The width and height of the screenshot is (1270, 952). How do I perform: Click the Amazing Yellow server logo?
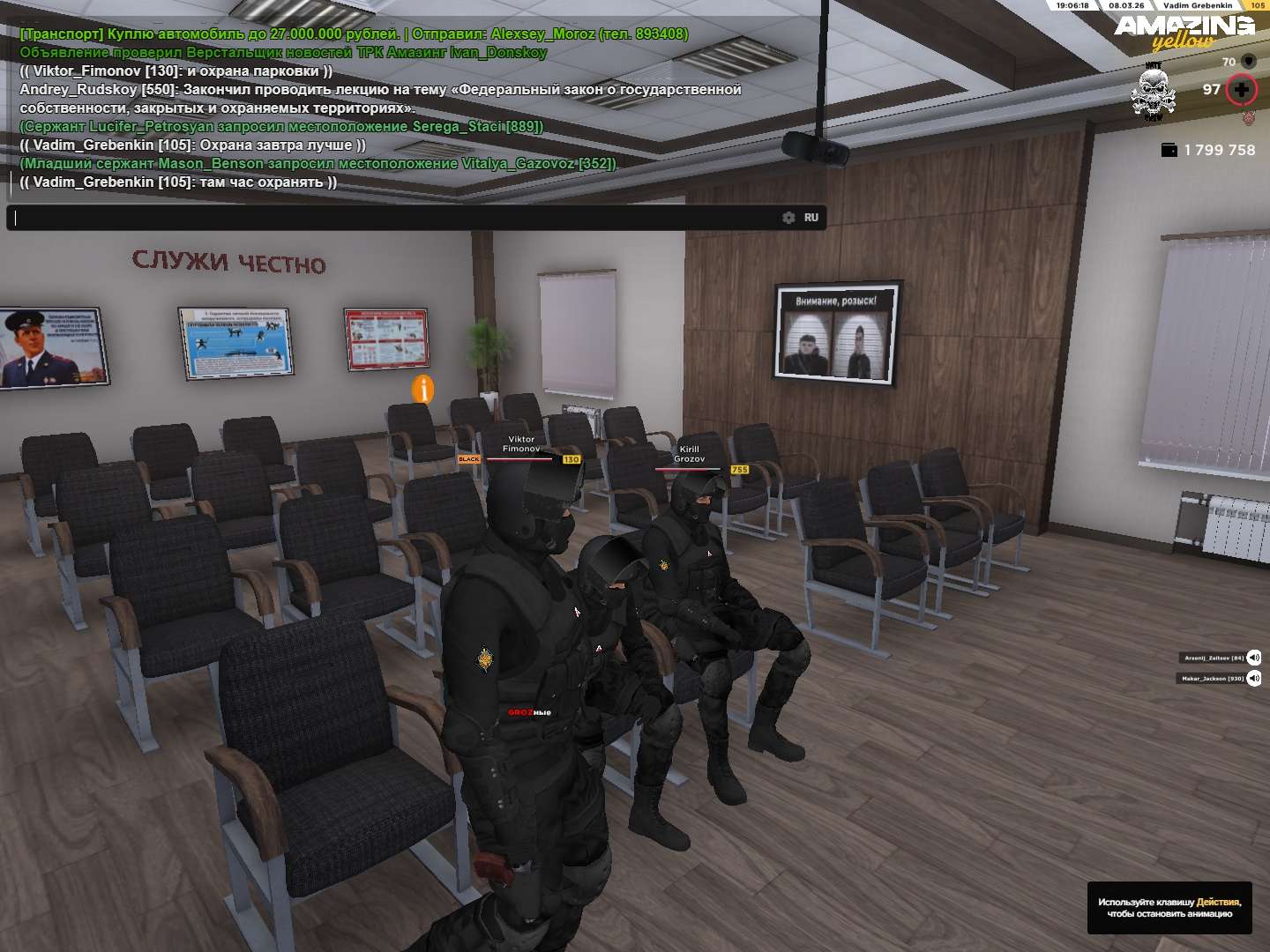click(x=1184, y=31)
